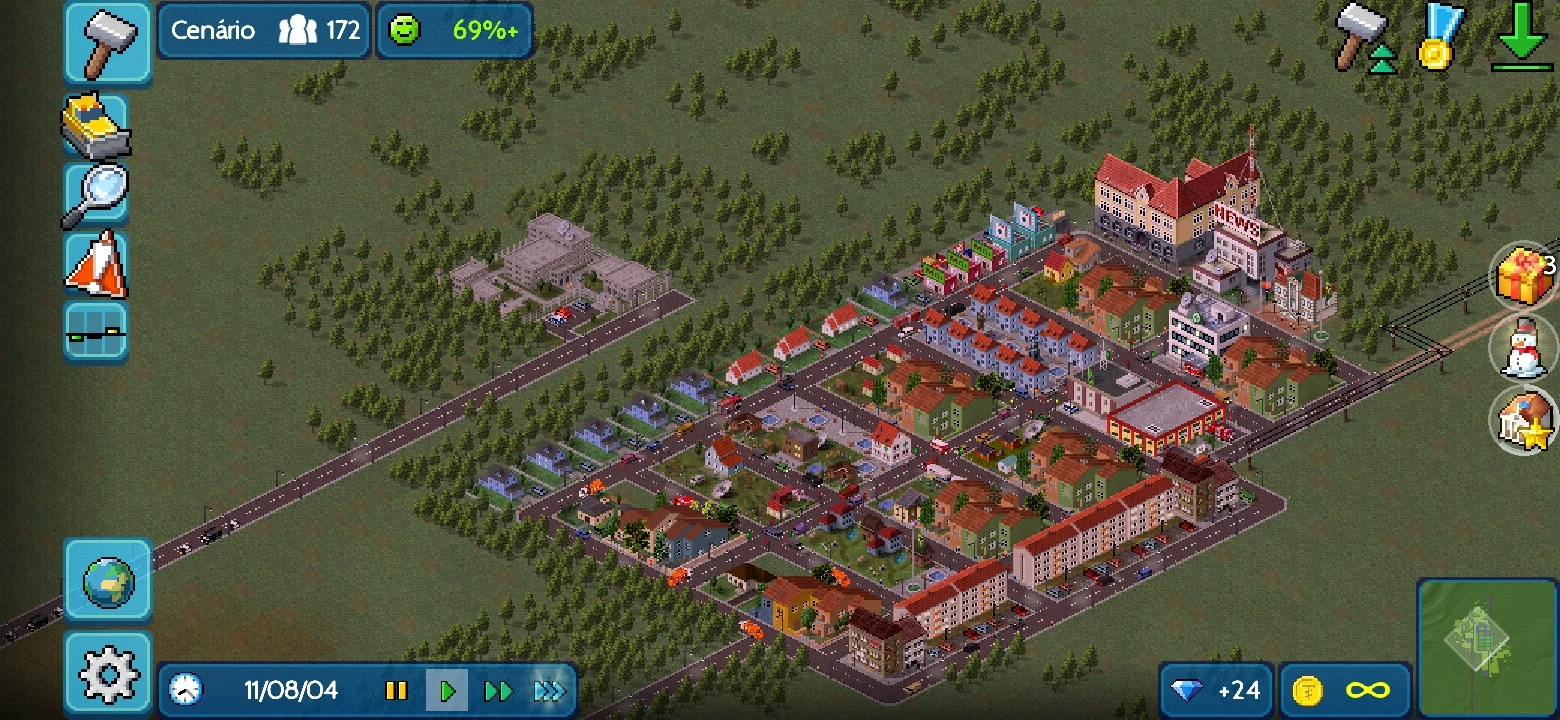Set game speed to fast forward

coord(498,691)
